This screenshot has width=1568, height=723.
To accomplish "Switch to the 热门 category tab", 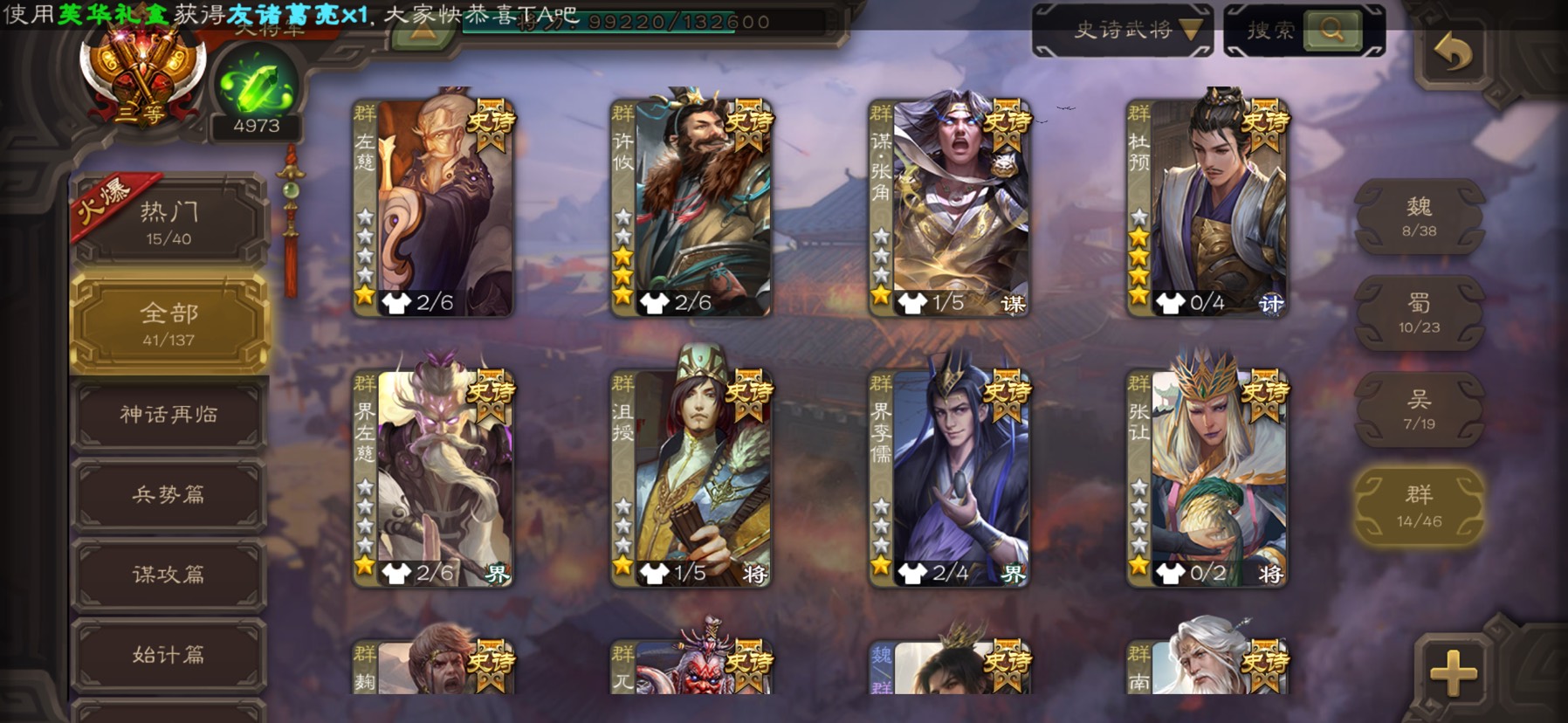I will pos(168,222).
